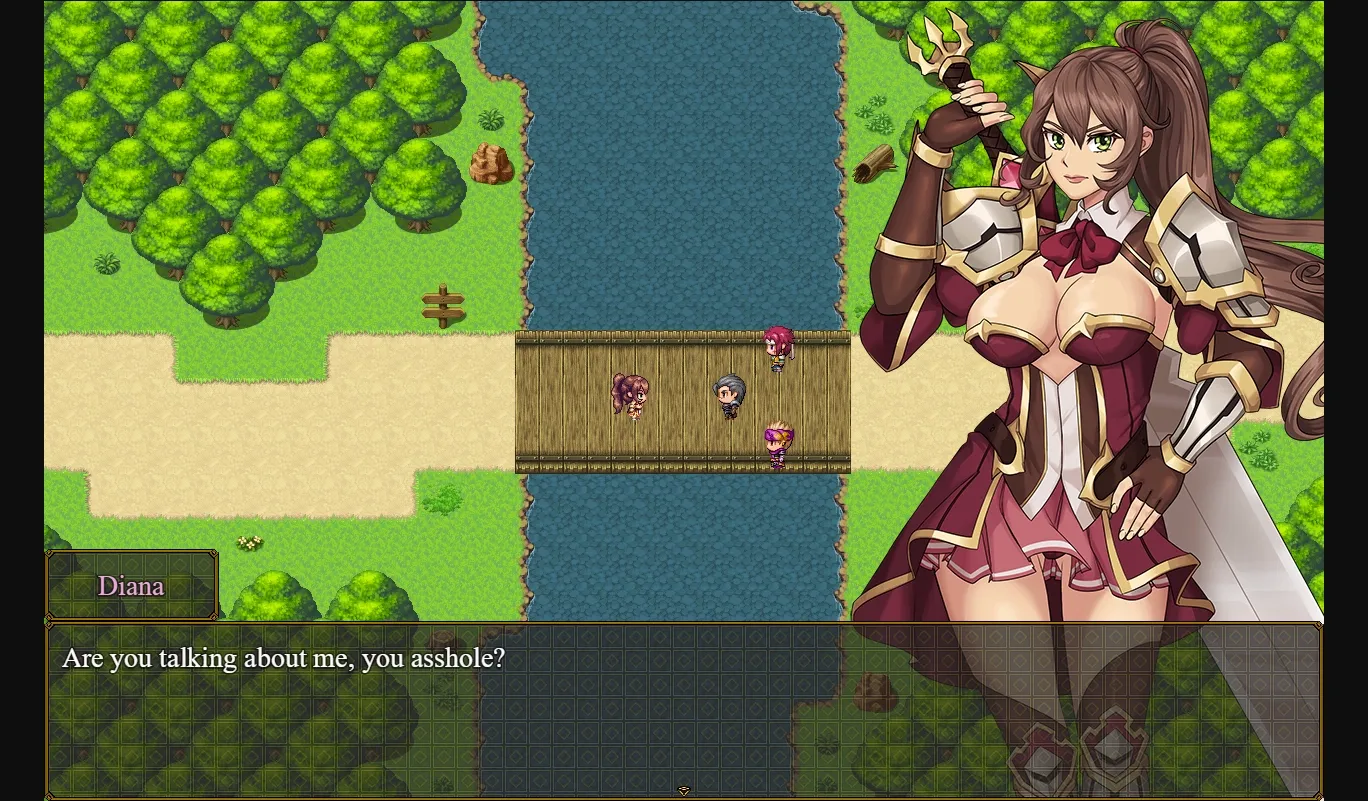Click the rock formation beside the forest
The width and height of the screenshot is (1368, 801).
pyautogui.click(x=491, y=165)
